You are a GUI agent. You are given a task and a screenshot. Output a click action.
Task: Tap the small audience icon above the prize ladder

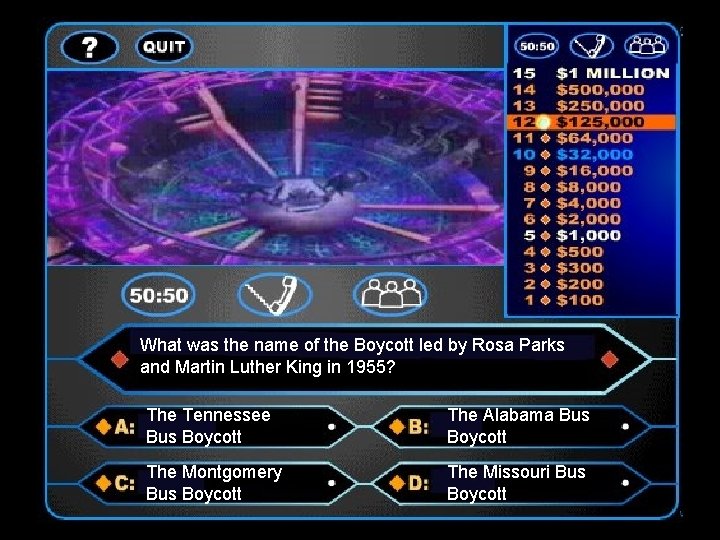[x=646, y=46]
